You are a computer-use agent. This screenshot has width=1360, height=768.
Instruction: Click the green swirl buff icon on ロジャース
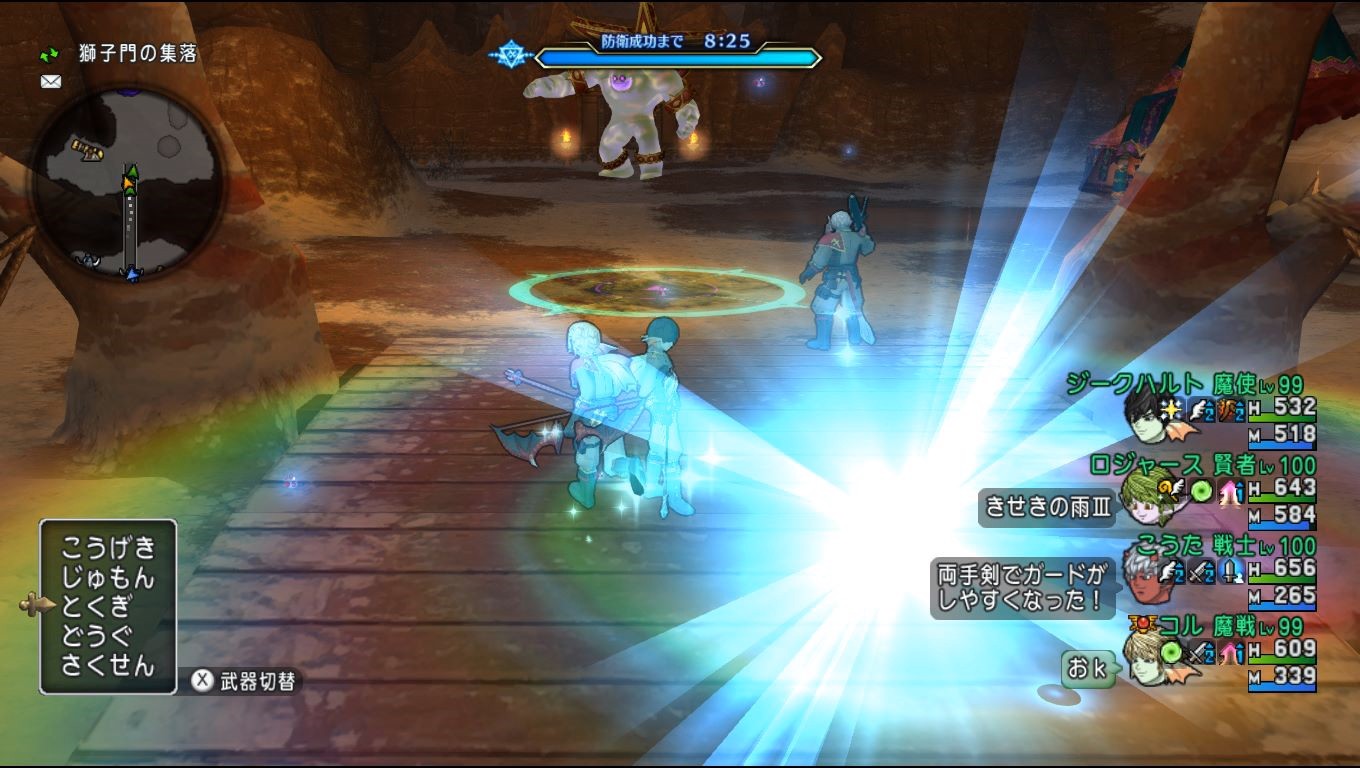tap(1202, 490)
